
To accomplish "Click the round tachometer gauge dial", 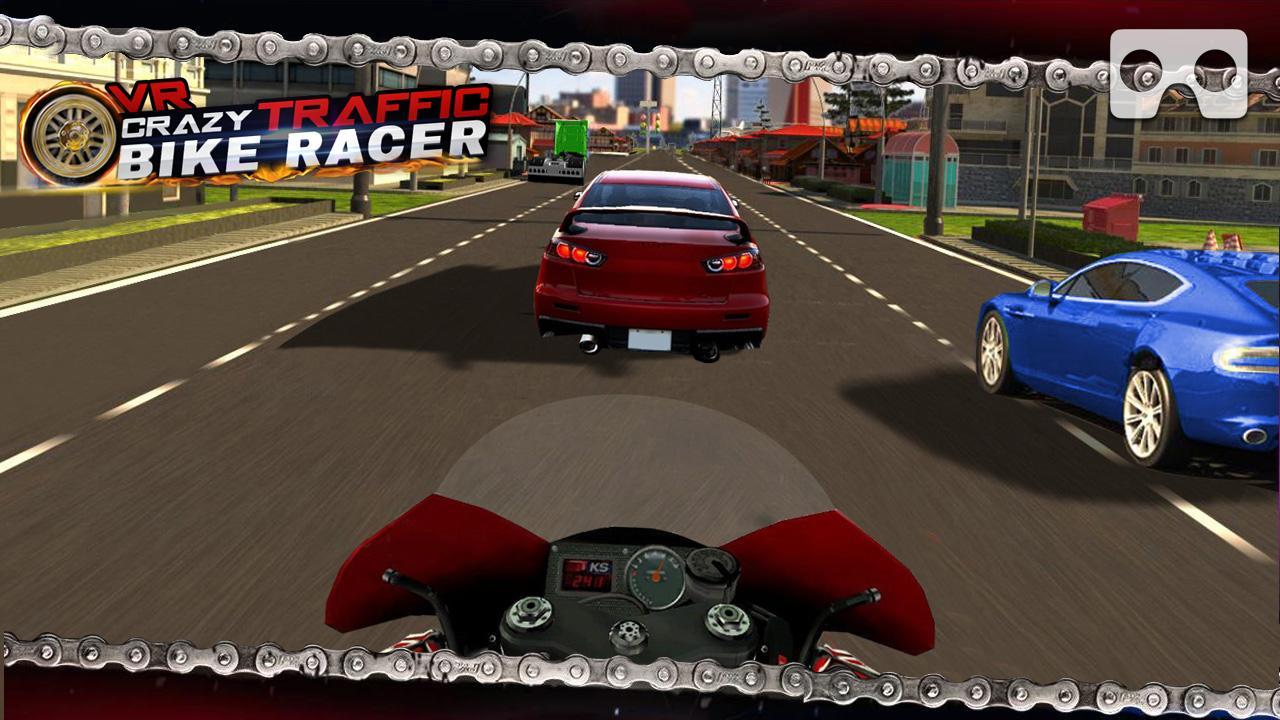I will (x=655, y=575).
